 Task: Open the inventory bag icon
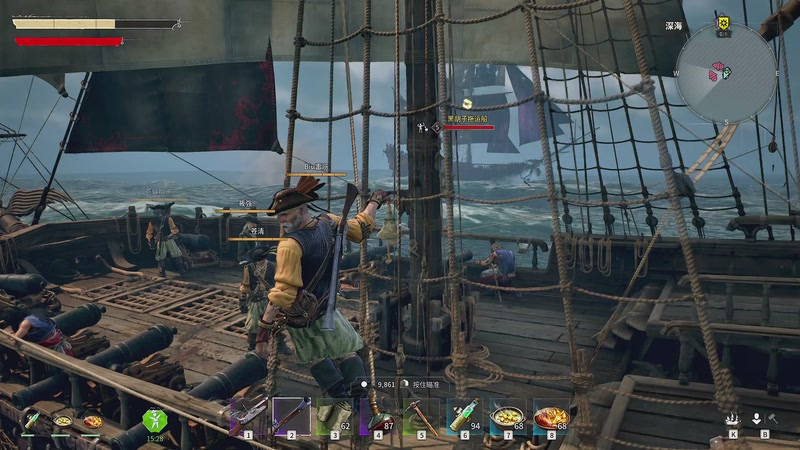758,420
